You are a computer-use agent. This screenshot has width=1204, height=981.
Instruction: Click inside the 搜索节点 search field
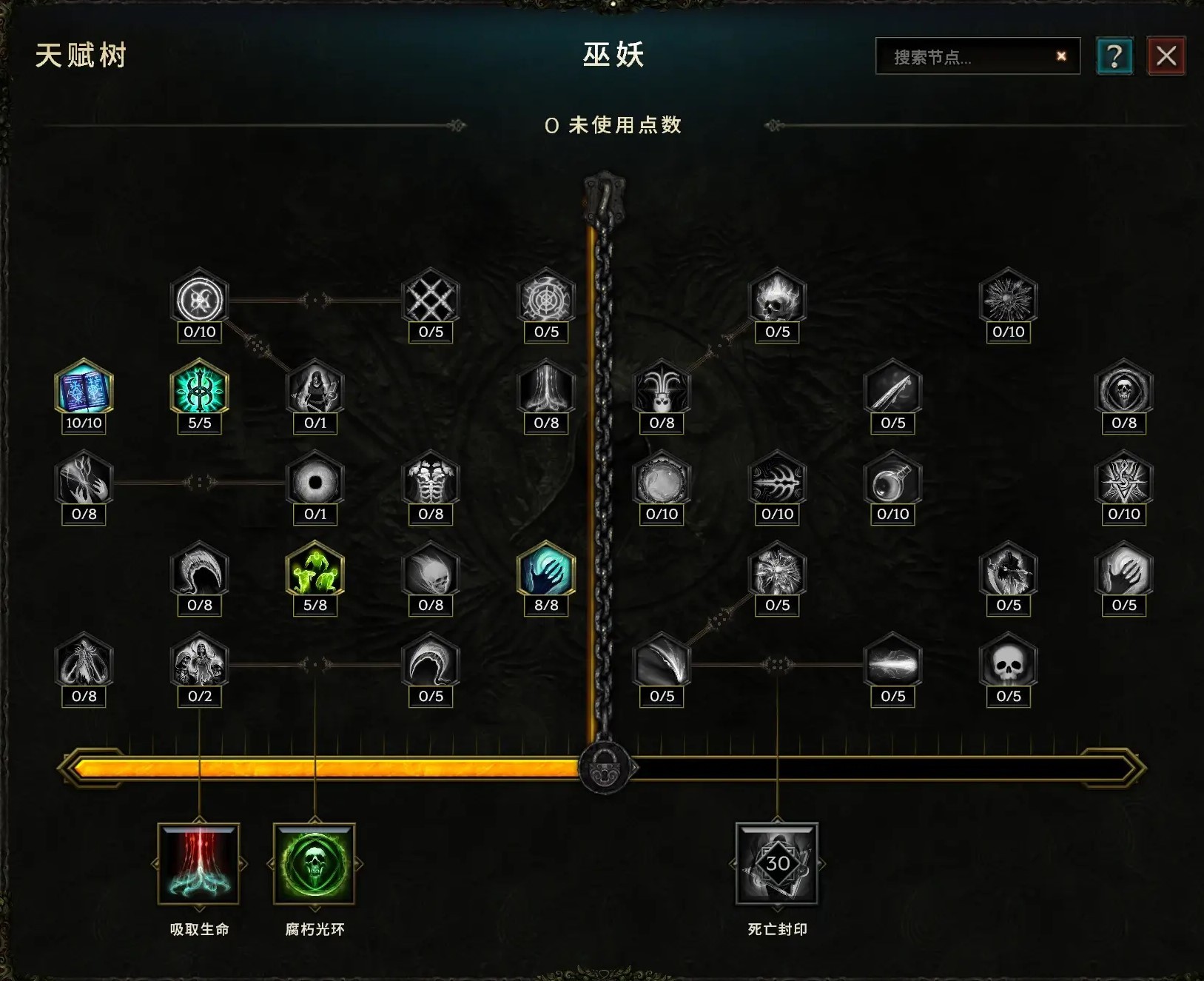tap(962, 56)
